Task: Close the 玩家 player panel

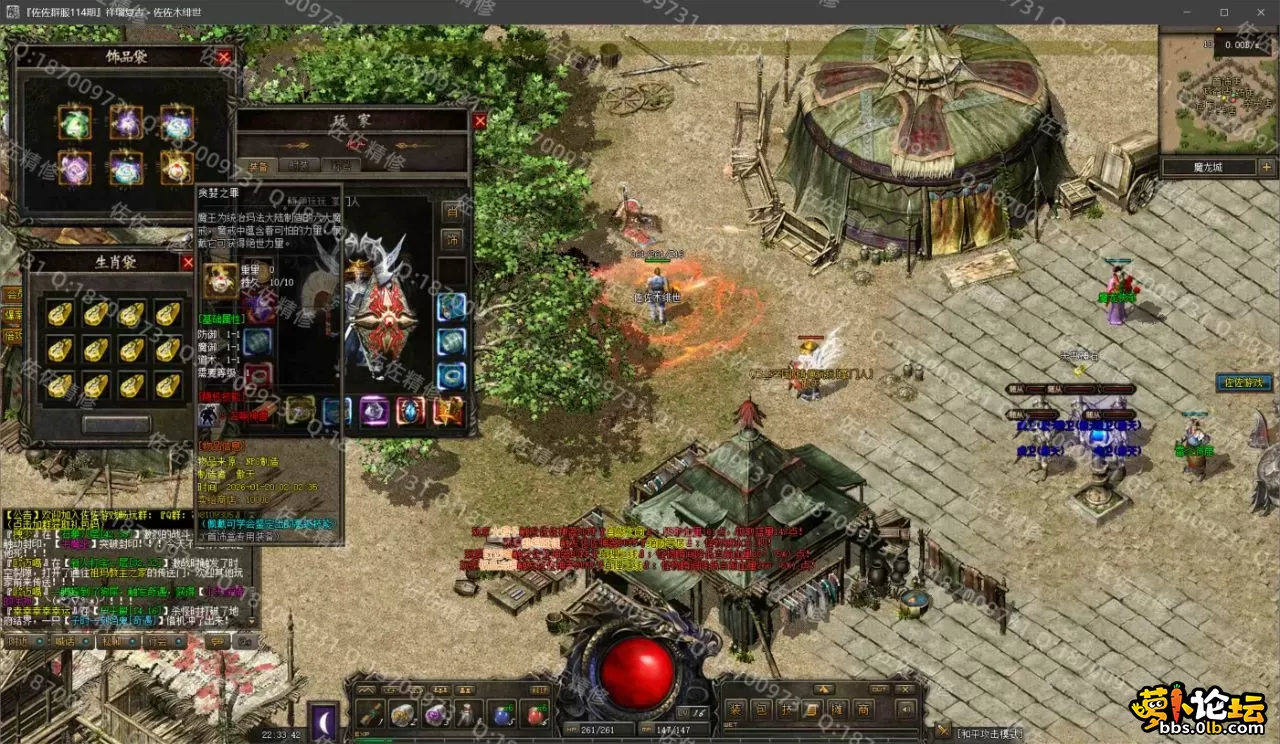Action: [x=480, y=121]
